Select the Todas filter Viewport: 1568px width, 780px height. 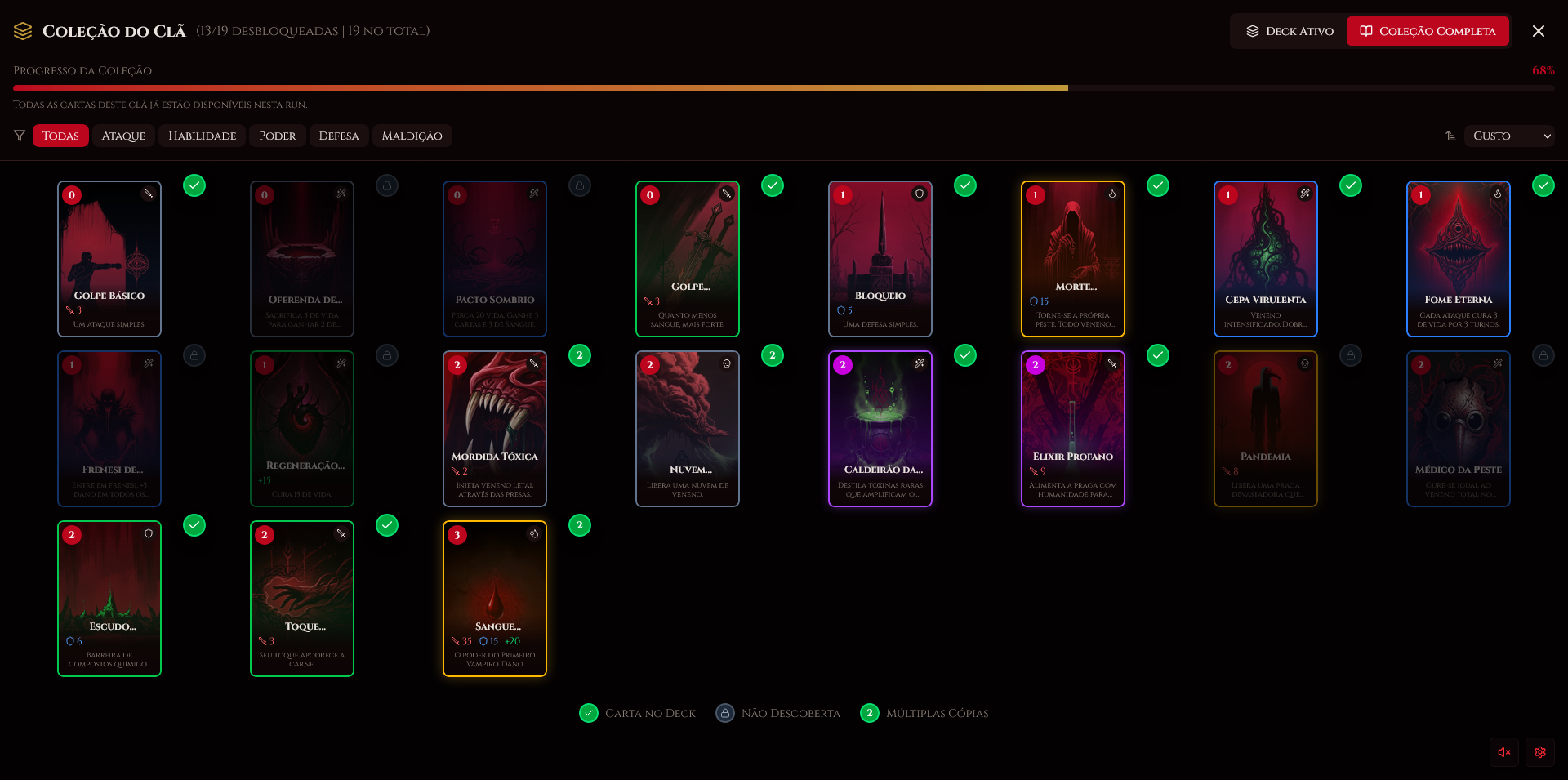coord(60,136)
